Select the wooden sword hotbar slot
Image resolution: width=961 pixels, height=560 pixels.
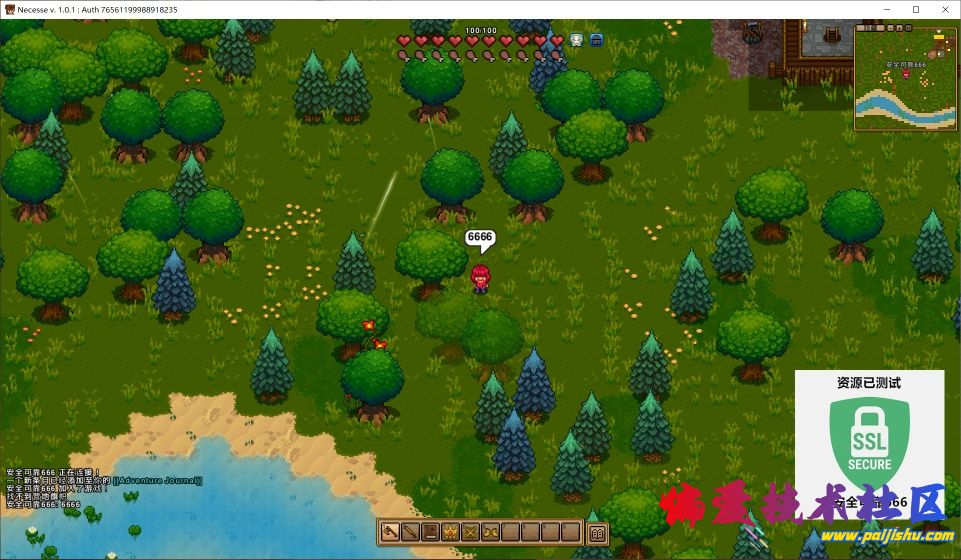[411, 532]
